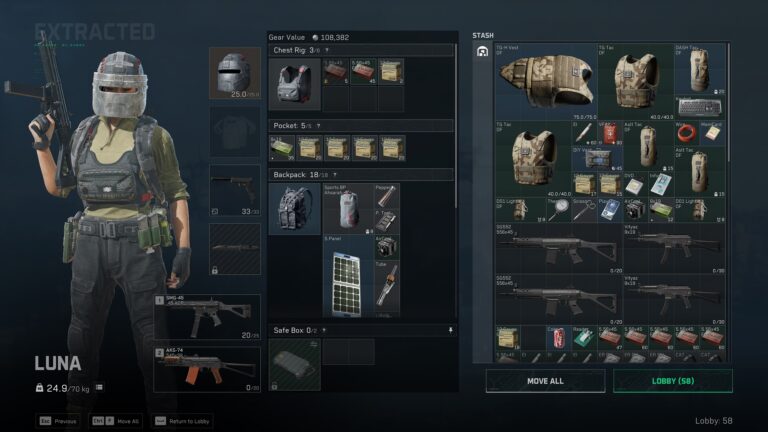Image resolution: width=768 pixels, height=432 pixels.
Task: Open the weight details list icon
Action: point(99,387)
